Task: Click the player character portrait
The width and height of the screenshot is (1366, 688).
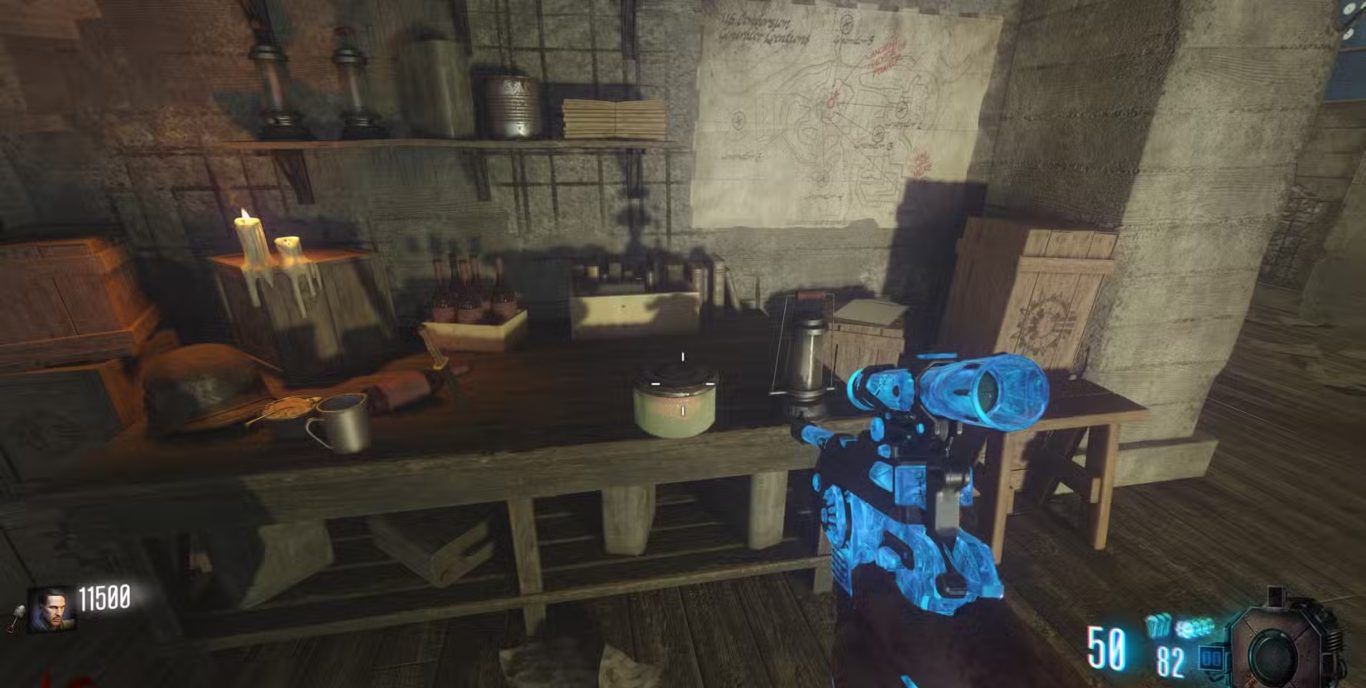Action: pos(49,608)
